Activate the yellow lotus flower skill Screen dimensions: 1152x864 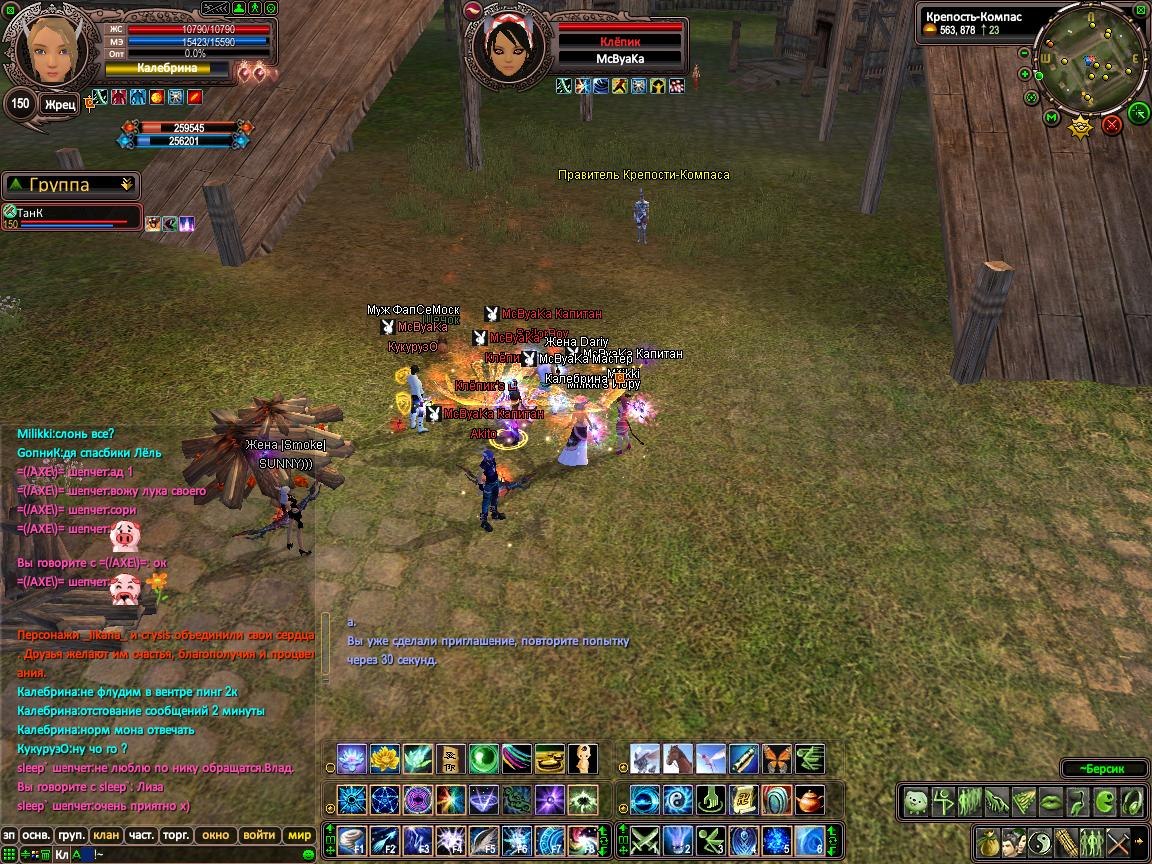(385, 759)
